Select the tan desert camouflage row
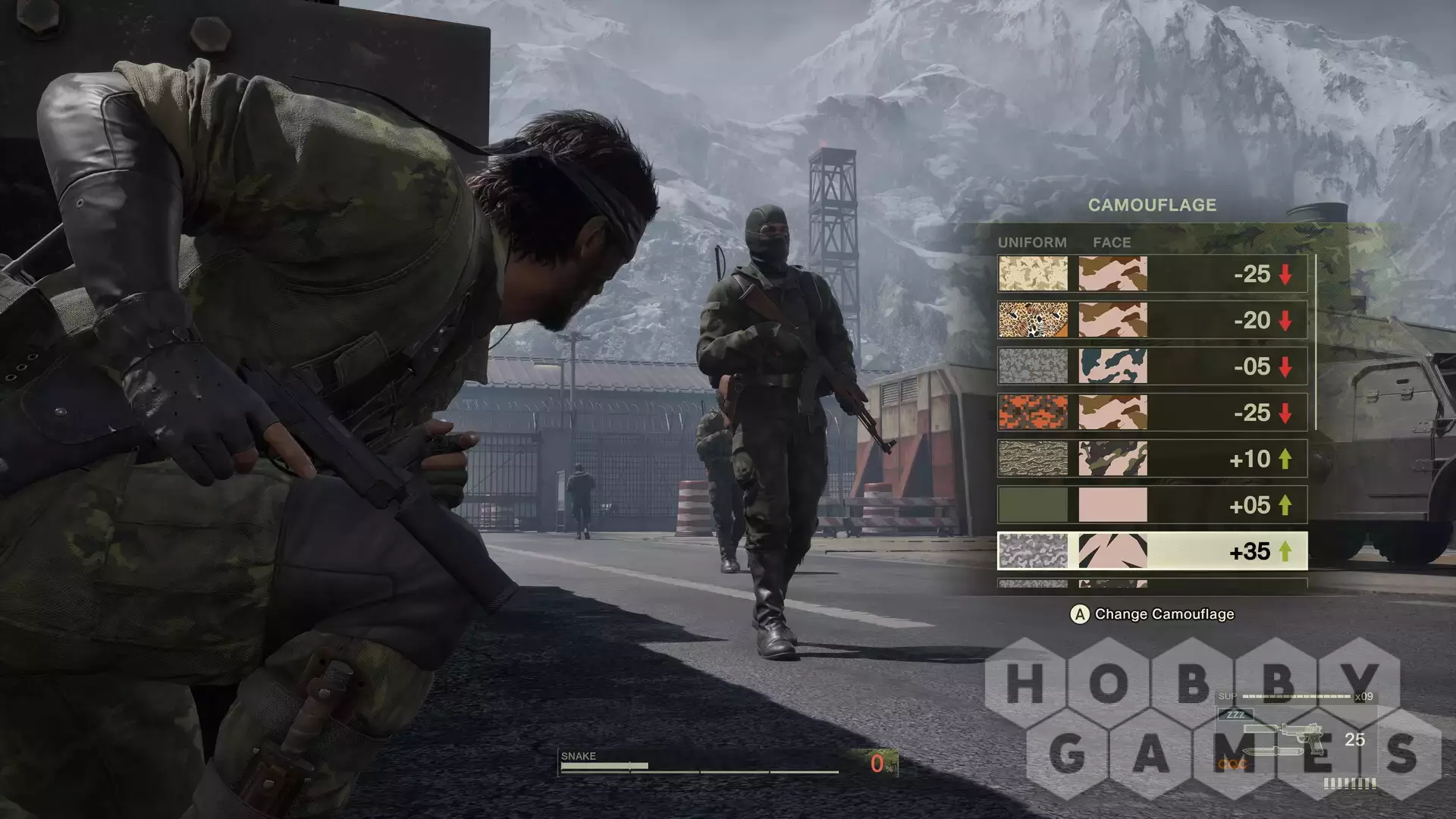Image resolution: width=1456 pixels, height=819 pixels. point(1151,274)
